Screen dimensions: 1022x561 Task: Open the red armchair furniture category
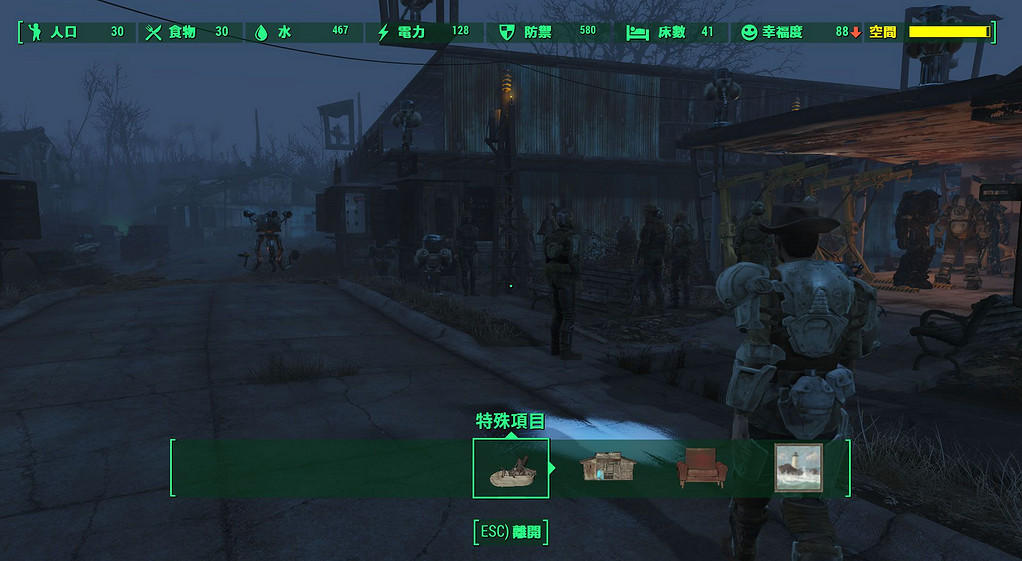pyautogui.click(x=701, y=468)
